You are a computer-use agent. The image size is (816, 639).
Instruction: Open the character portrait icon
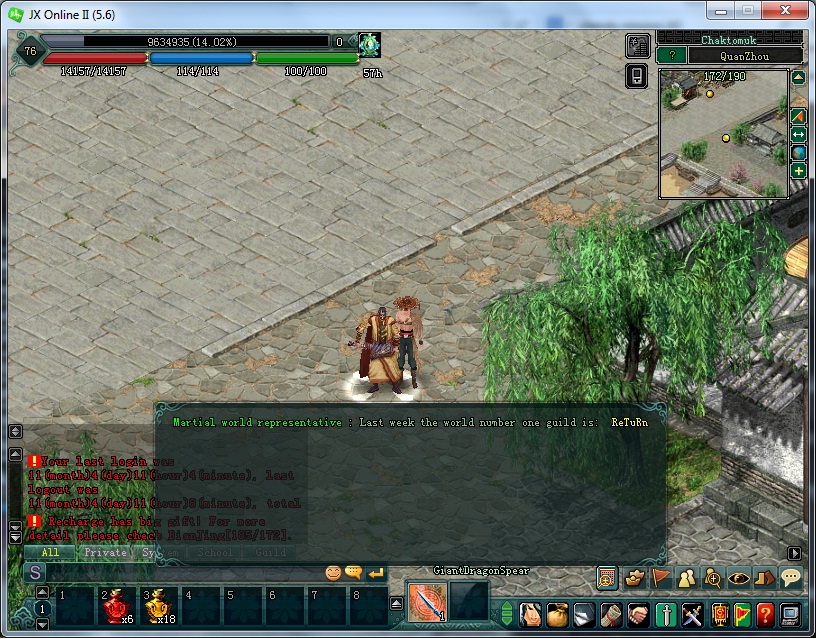click(x=531, y=613)
